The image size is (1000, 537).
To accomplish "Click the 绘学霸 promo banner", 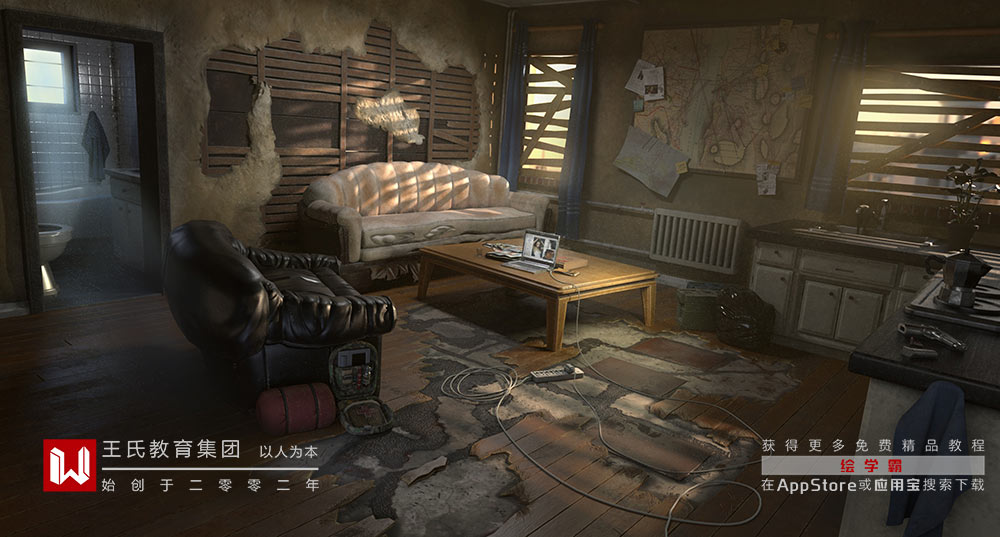I will [872, 466].
